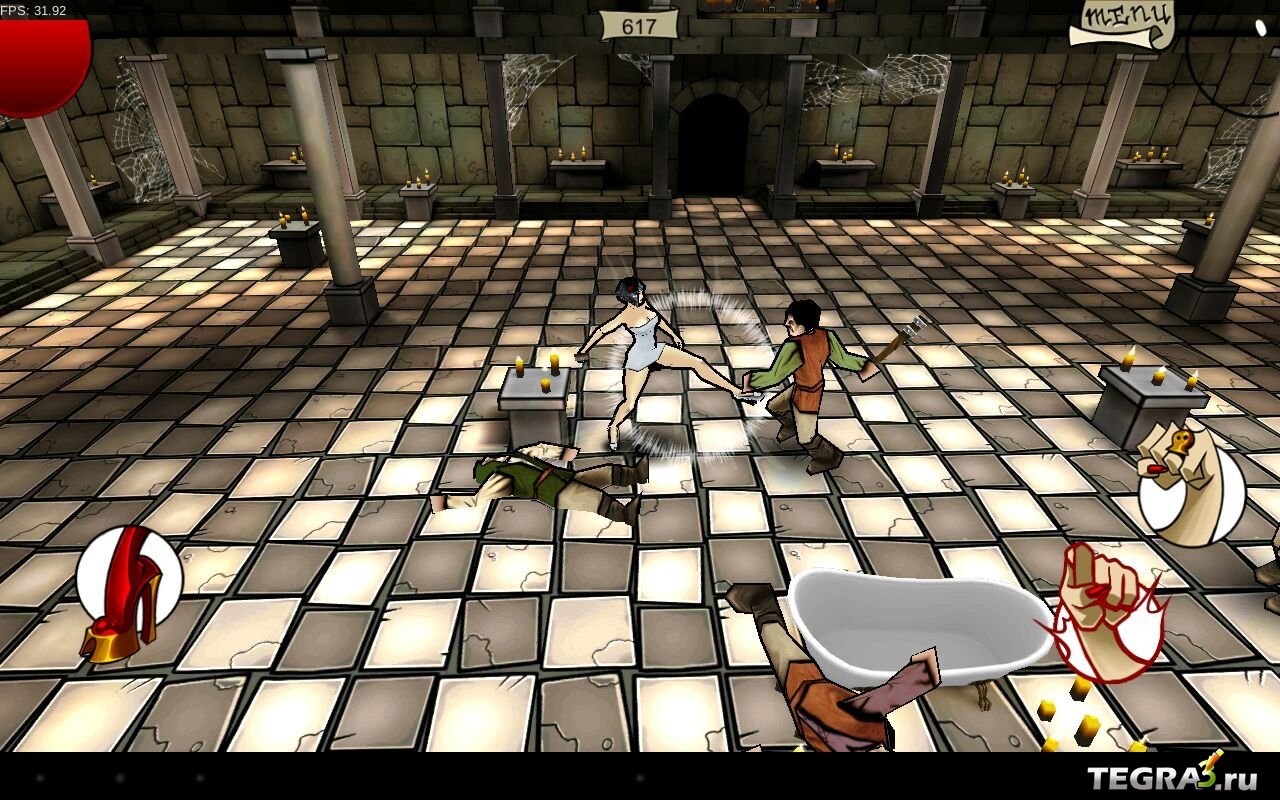Use the skull ring hand ability
The height and width of the screenshot is (800, 1280).
pyautogui.click(x=1190, y=484)
